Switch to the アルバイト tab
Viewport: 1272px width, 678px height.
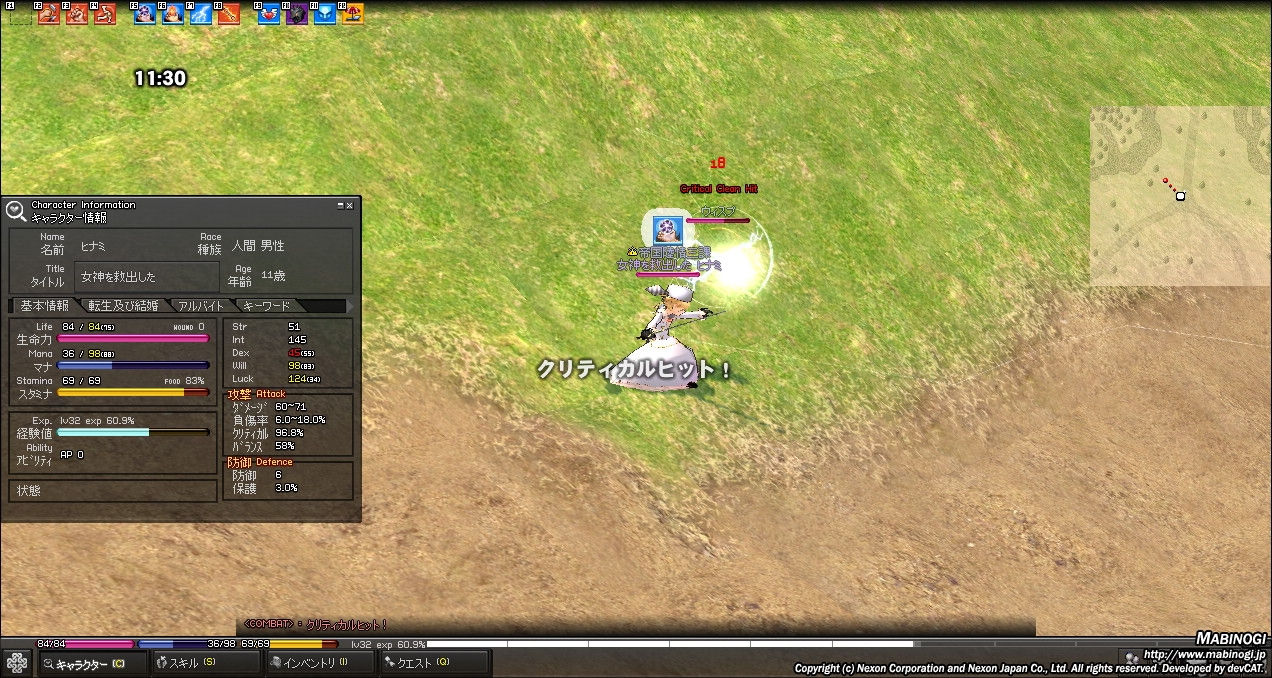point(201,306)
